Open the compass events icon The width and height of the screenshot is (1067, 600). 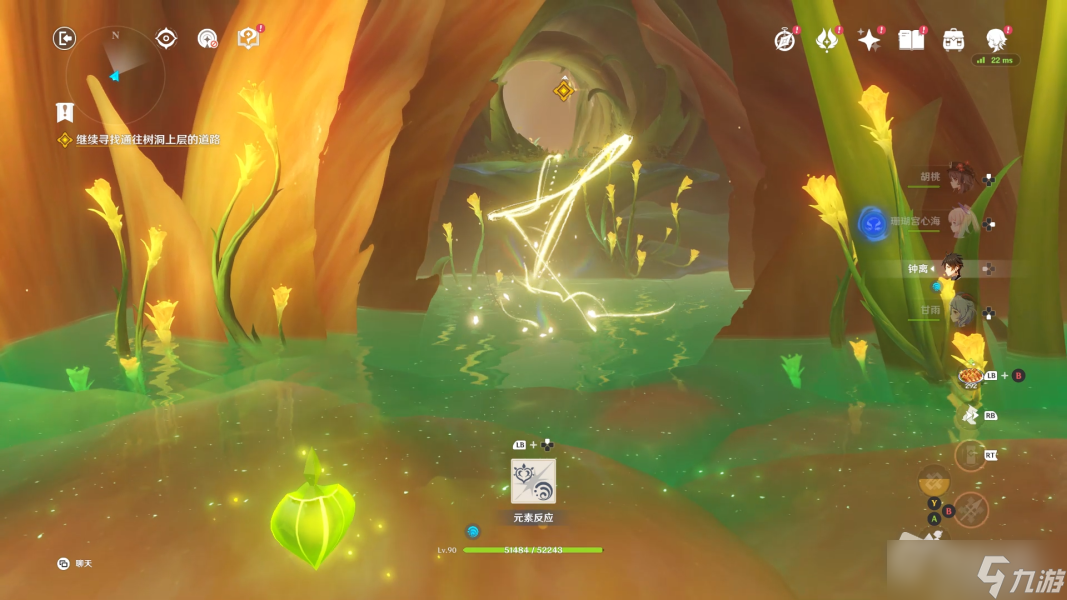tap(785, 39)
